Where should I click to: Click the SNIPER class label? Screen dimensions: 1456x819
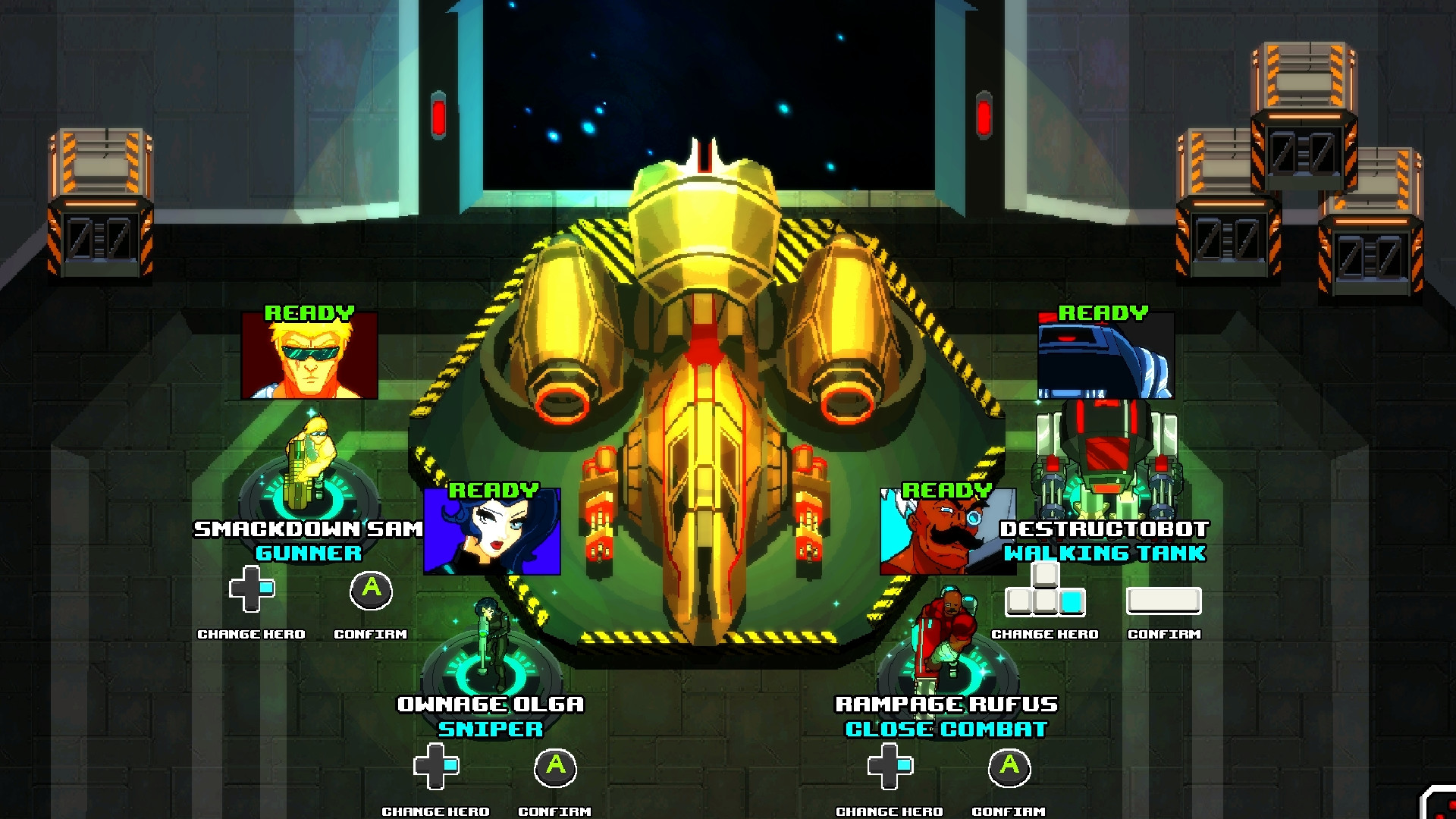tap(489, 730)
